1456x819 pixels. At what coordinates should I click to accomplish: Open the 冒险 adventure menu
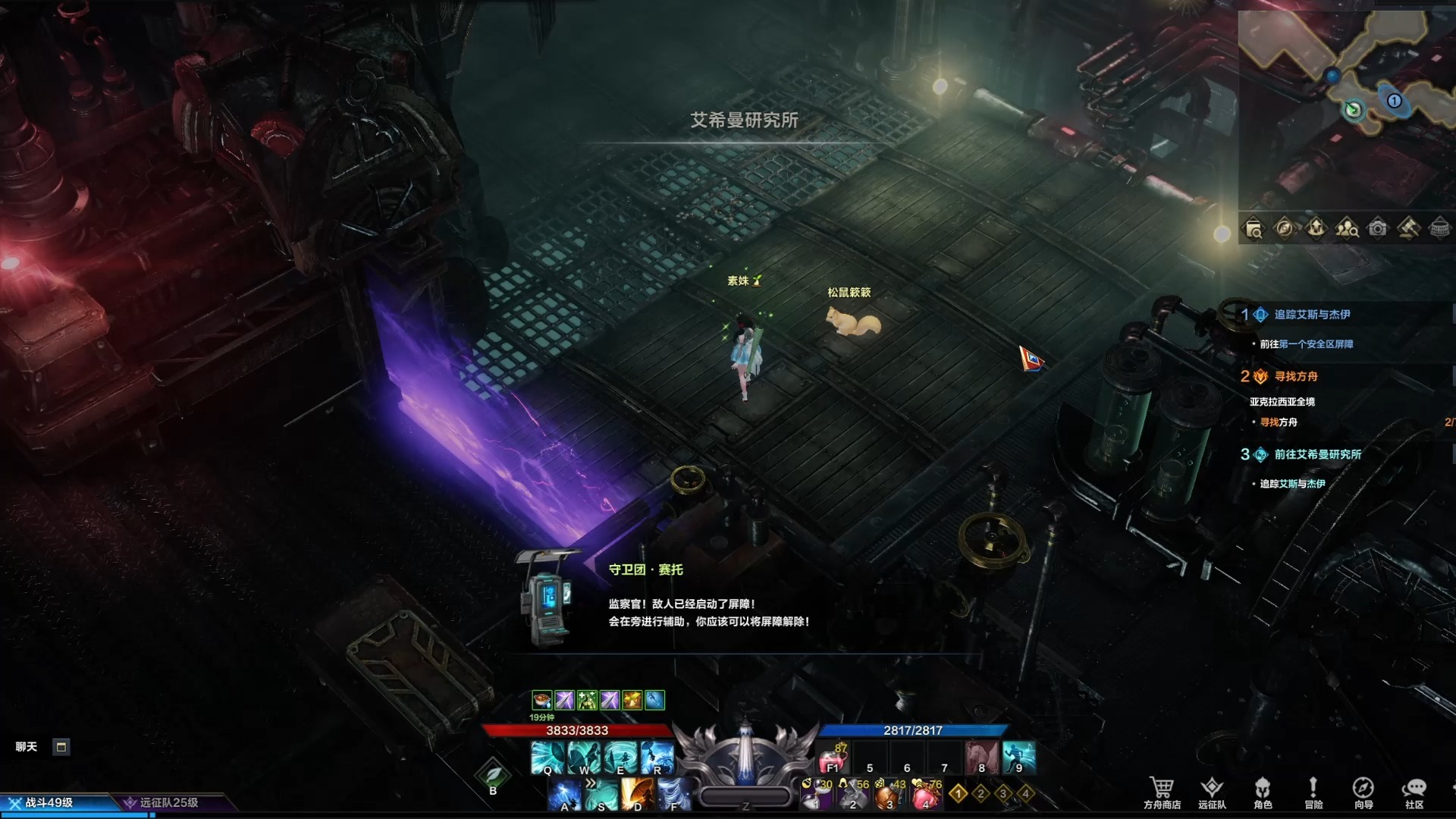[1313, 792]
